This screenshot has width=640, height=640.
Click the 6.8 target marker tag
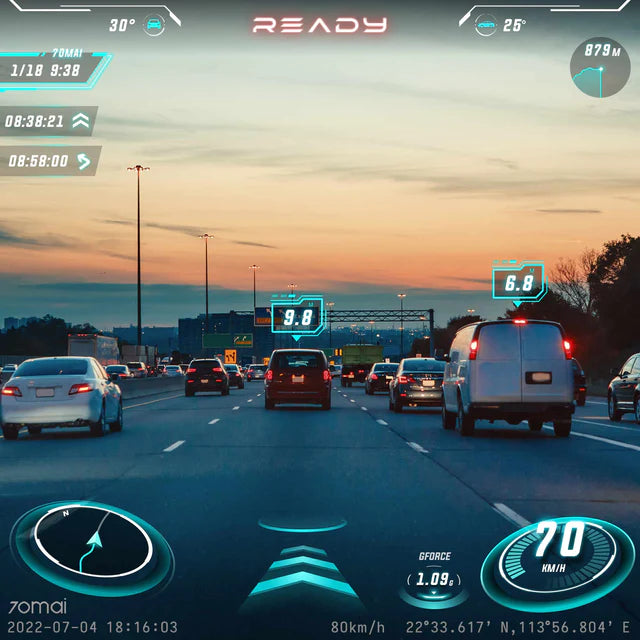(x=518, y=283)
